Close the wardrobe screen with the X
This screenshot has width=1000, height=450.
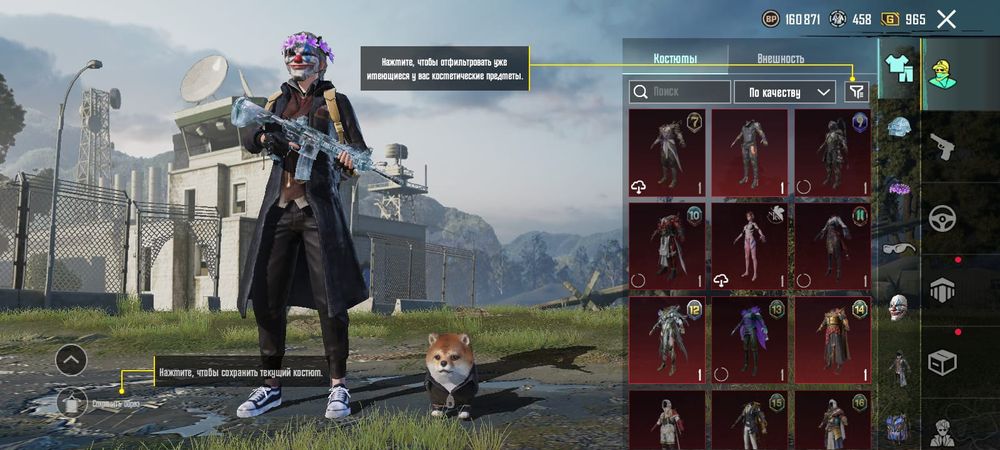point(946,18)
